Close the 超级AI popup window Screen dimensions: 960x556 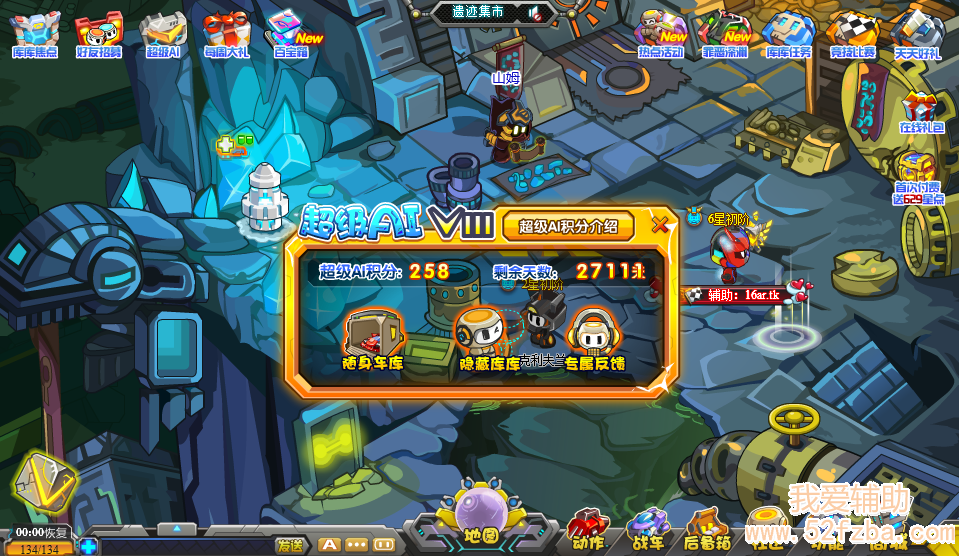pos(660,224)
